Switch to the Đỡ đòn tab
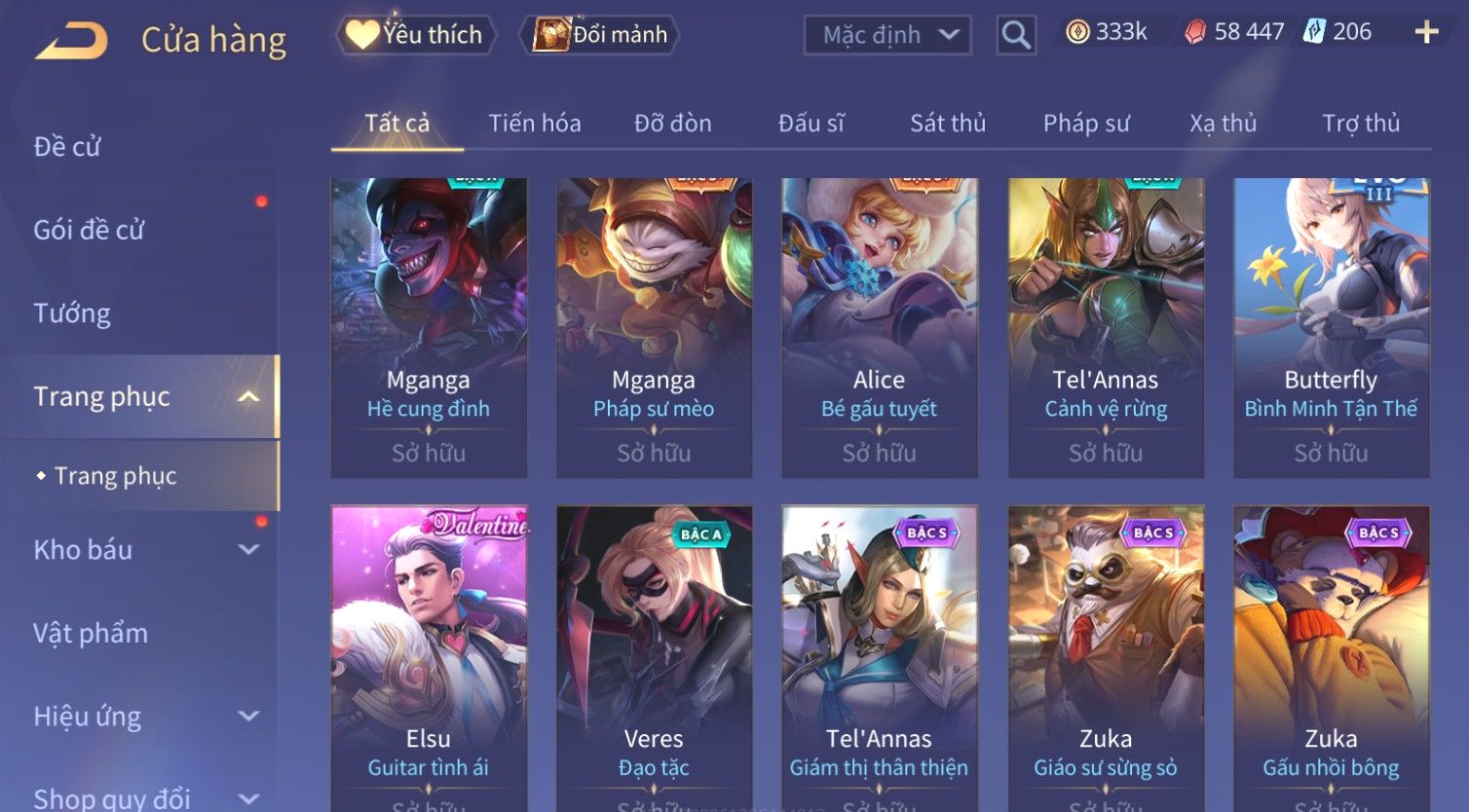 [672, 124]
